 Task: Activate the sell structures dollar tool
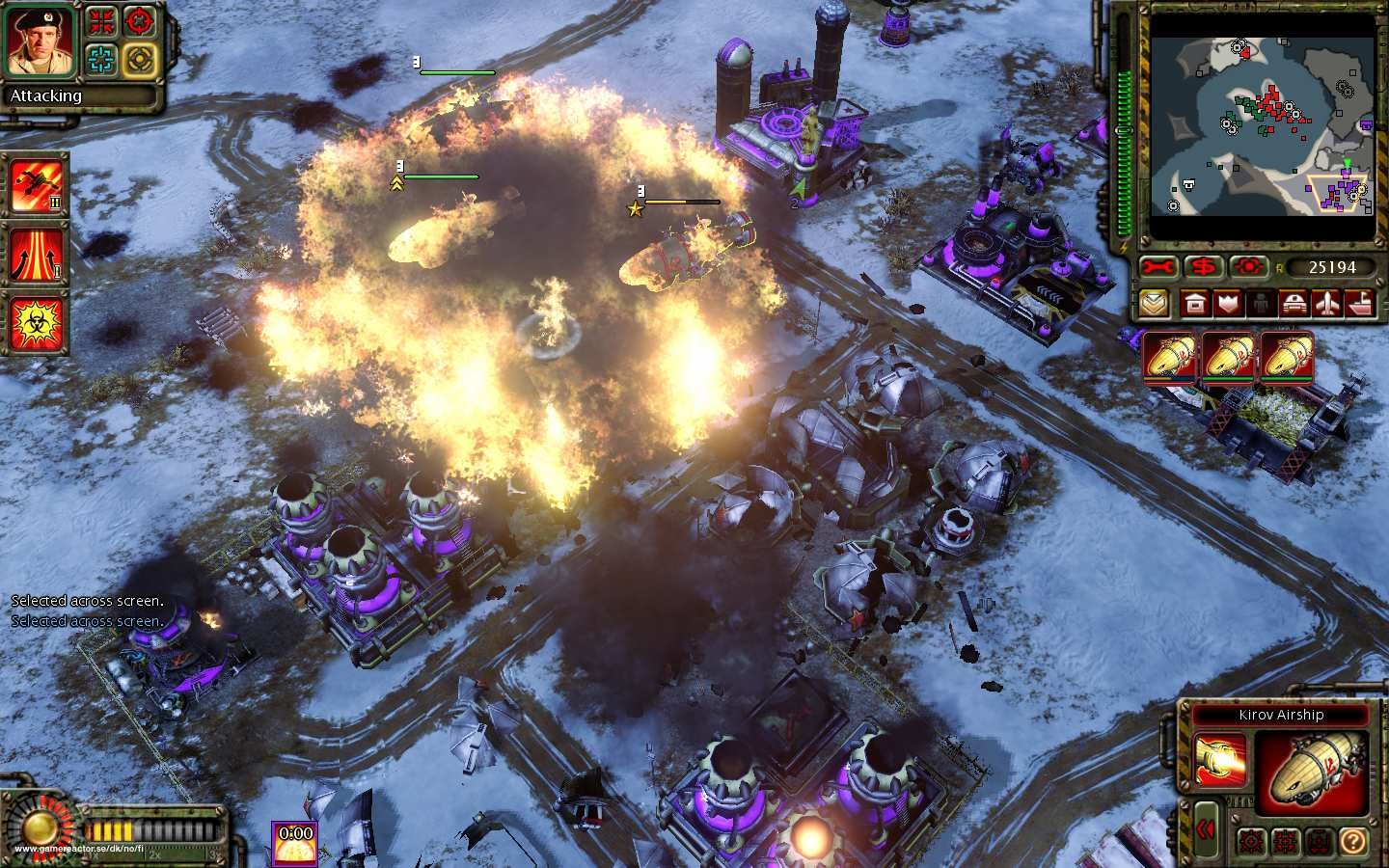point(1204,267)
